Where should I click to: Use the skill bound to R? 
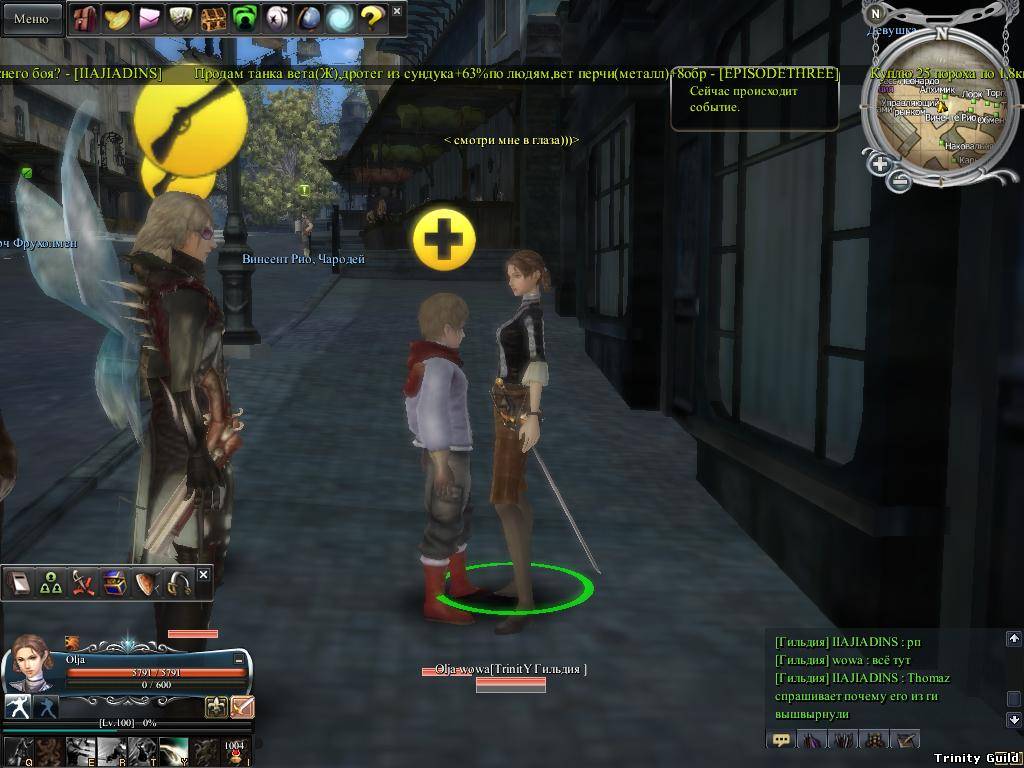[111, 750]
